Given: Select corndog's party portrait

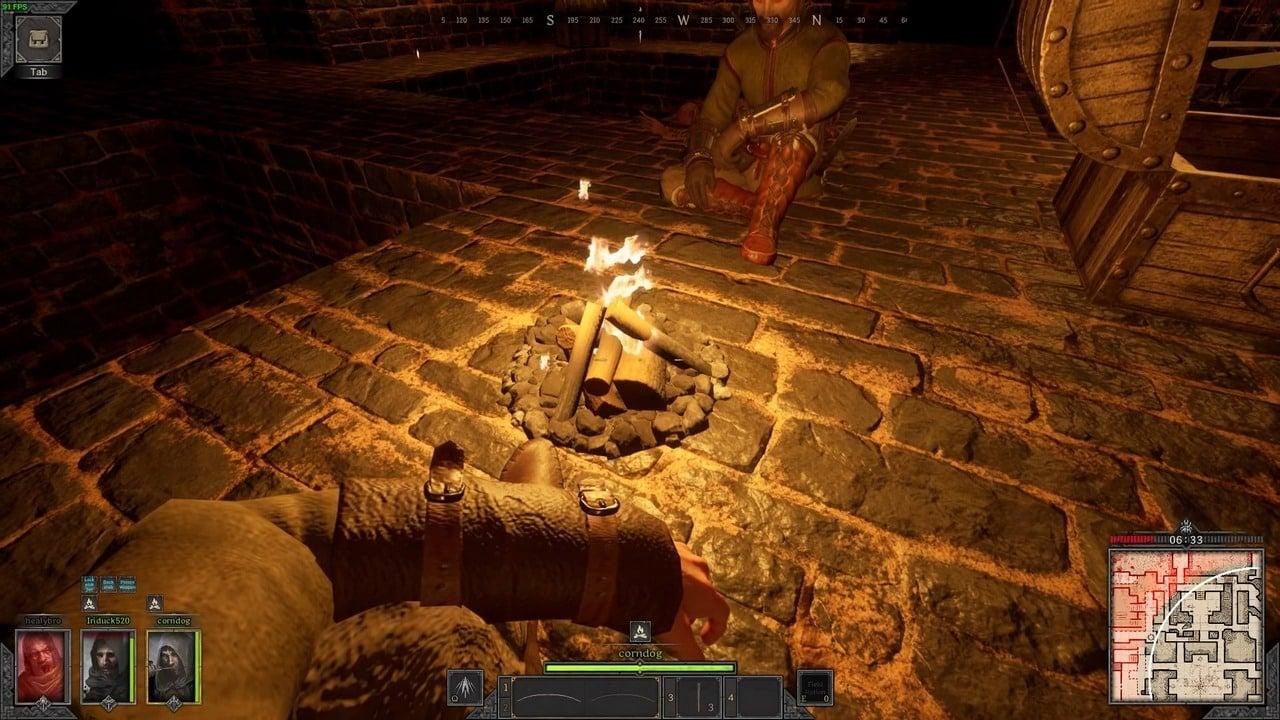Looking at the screenshot, I should point(172,667).
